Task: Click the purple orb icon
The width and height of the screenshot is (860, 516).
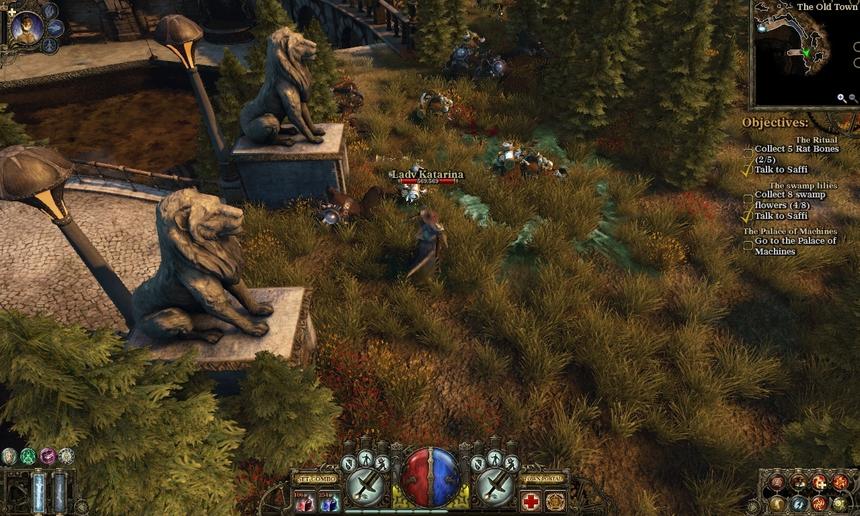Action: tap(47, 456)
